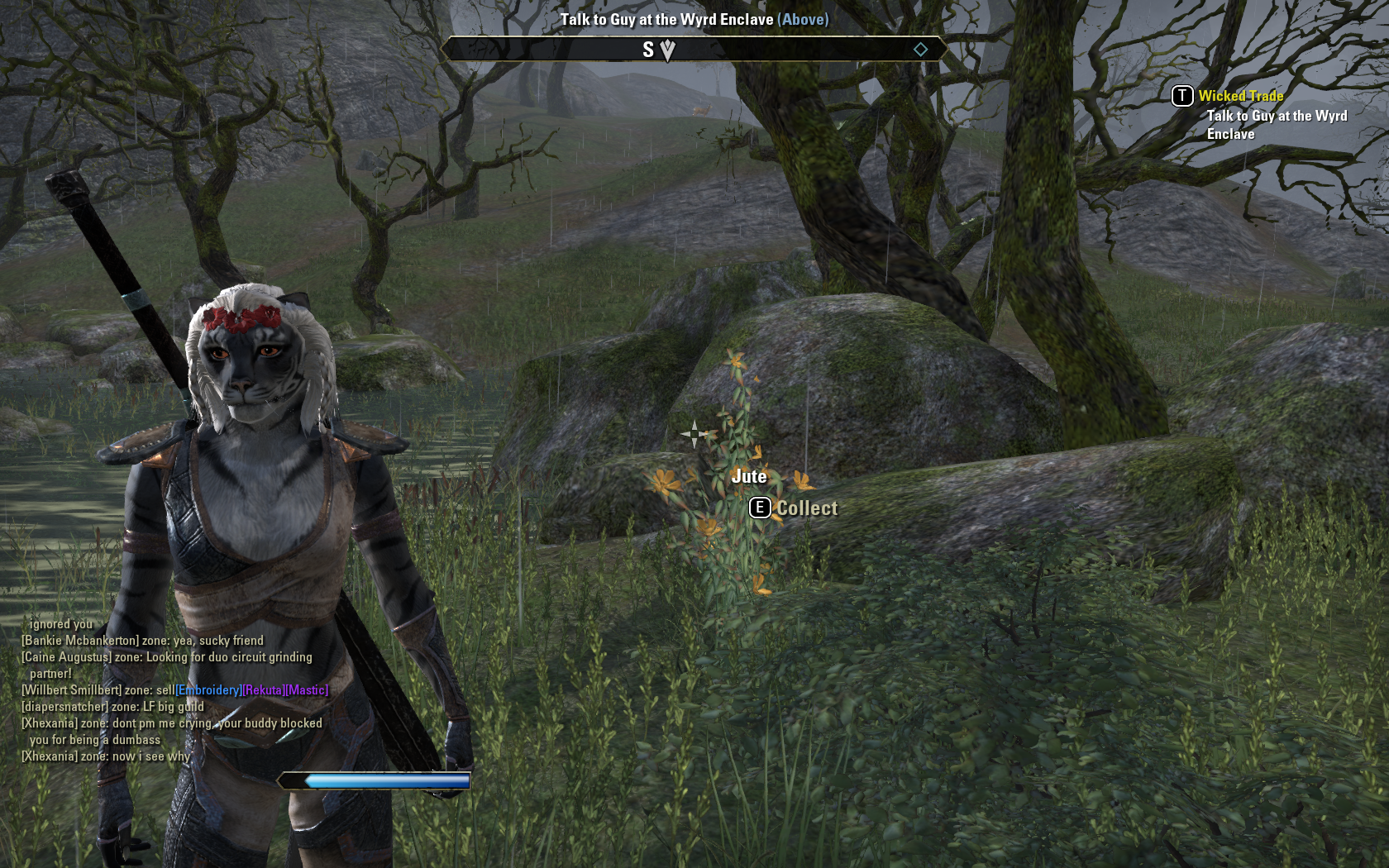Image resolution: width=1389 pixels, height=868 pixels.
Task: Open the Rekuta item link in chat
Action: point(263,690)
